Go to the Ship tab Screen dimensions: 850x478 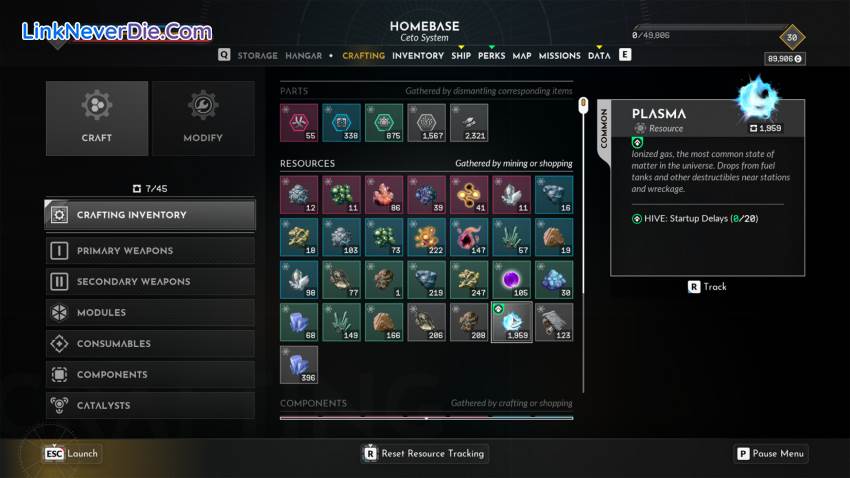click(x=461, y=56)
